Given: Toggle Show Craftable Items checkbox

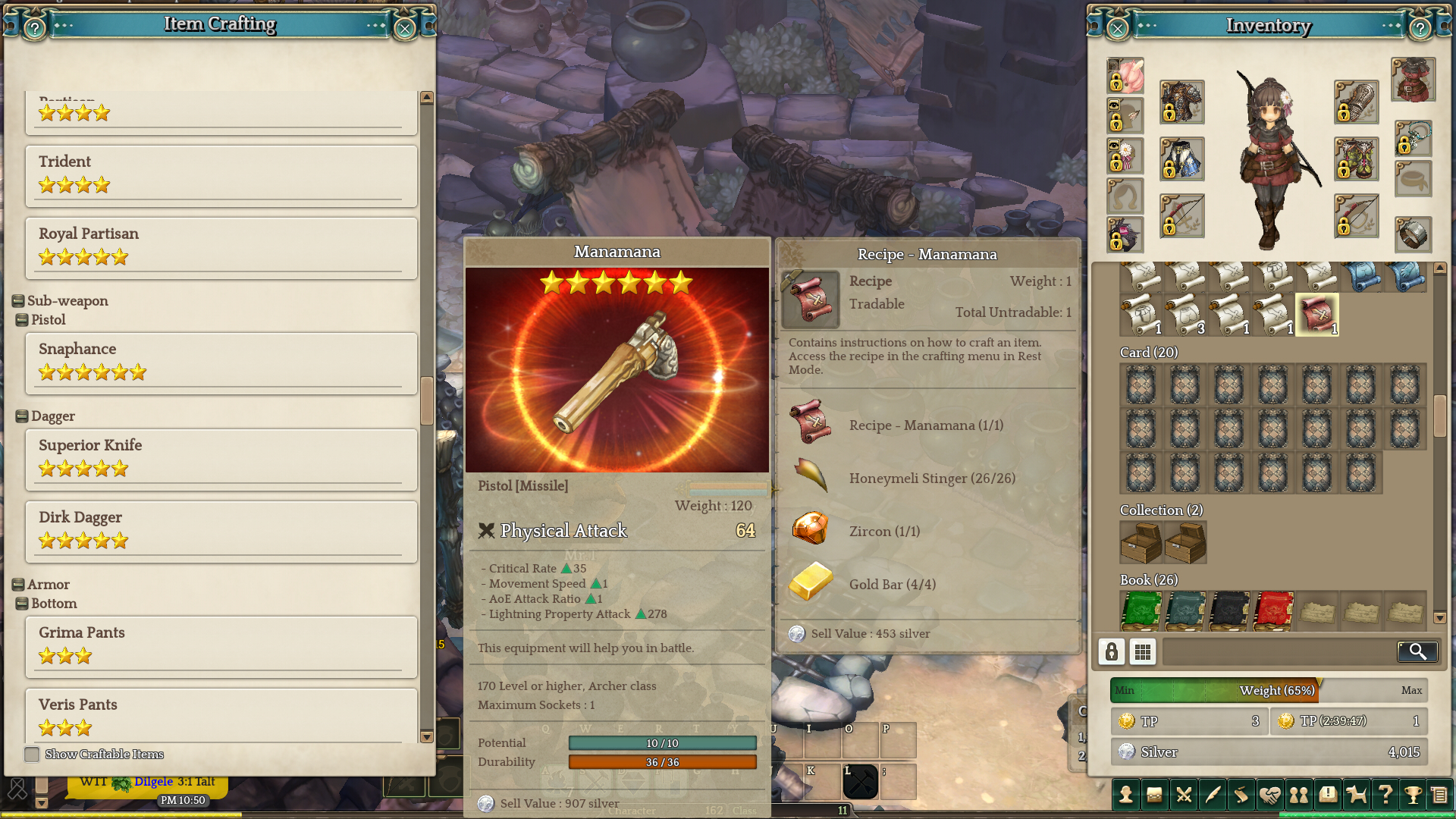Looking at the screenshot, I should coord(32,755).
